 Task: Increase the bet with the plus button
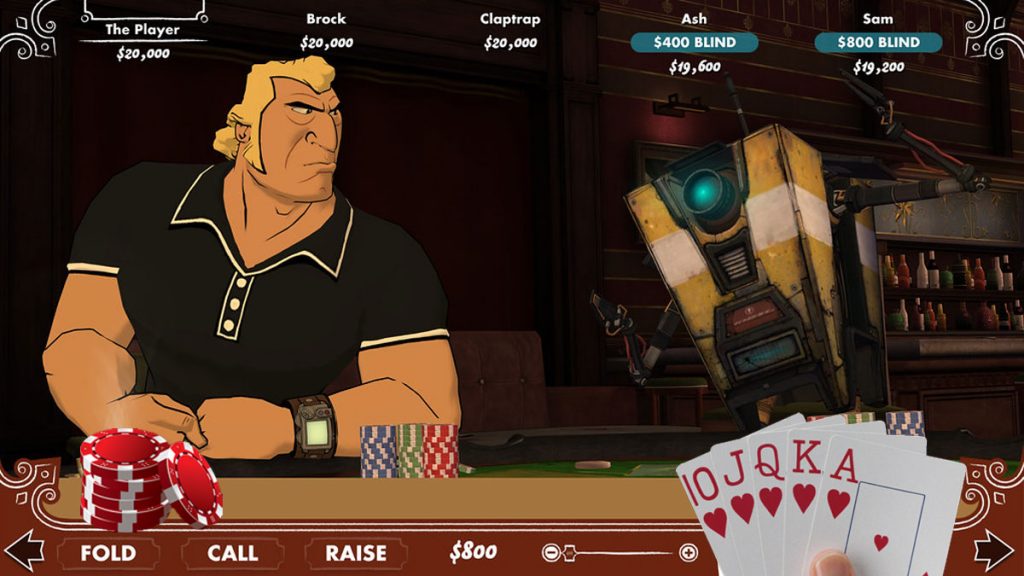688,552
